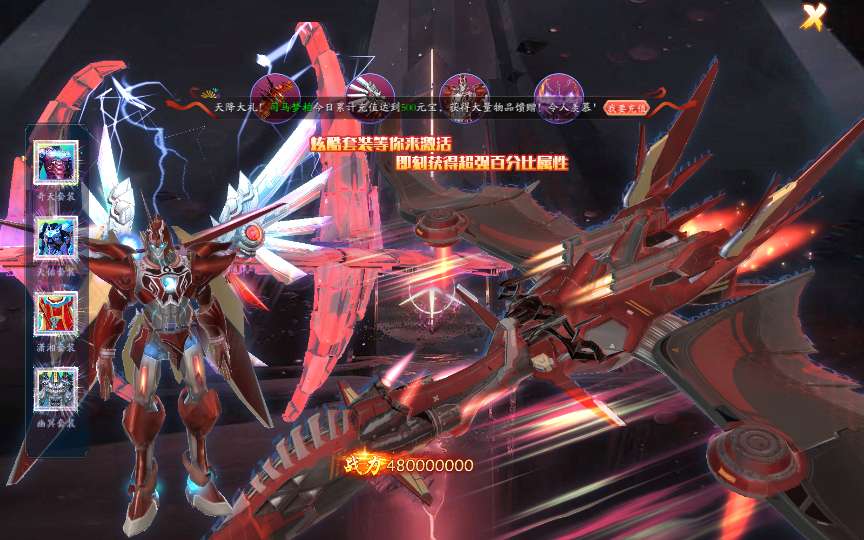Click the 我要充值 recharge button
Screen dimensions: 864x540
point(627,107)
